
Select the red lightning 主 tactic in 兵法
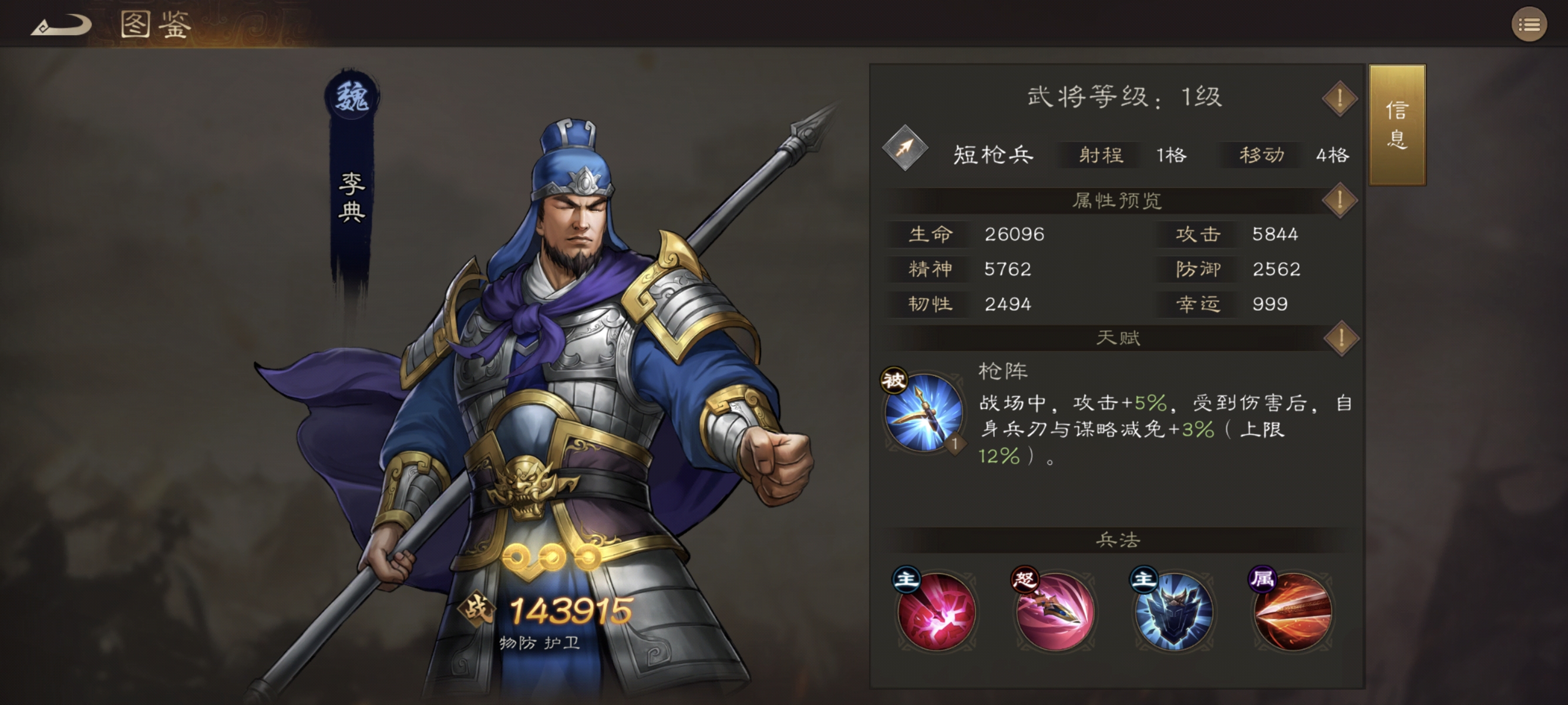937,615
